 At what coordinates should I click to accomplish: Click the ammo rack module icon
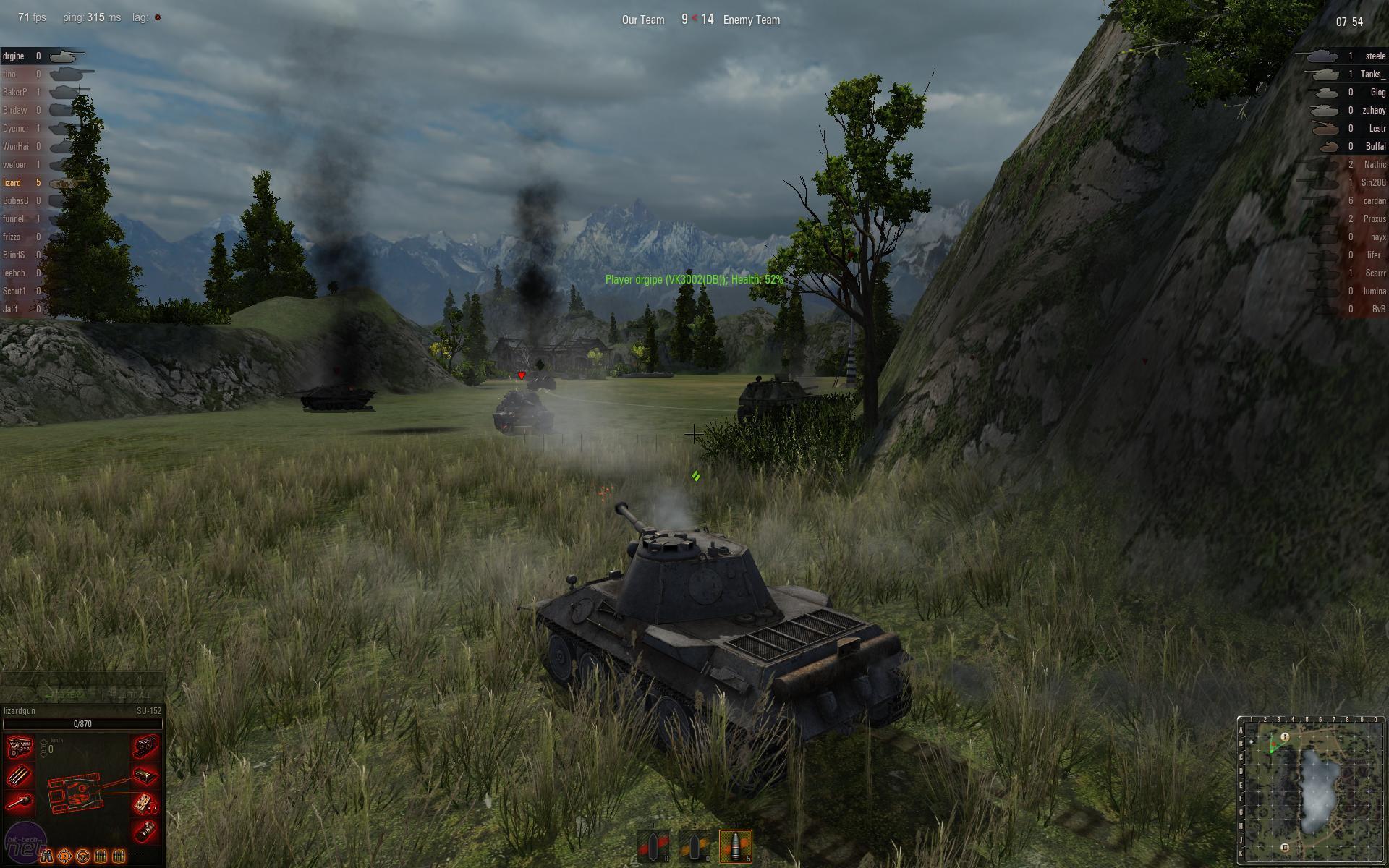coord(19,775)
